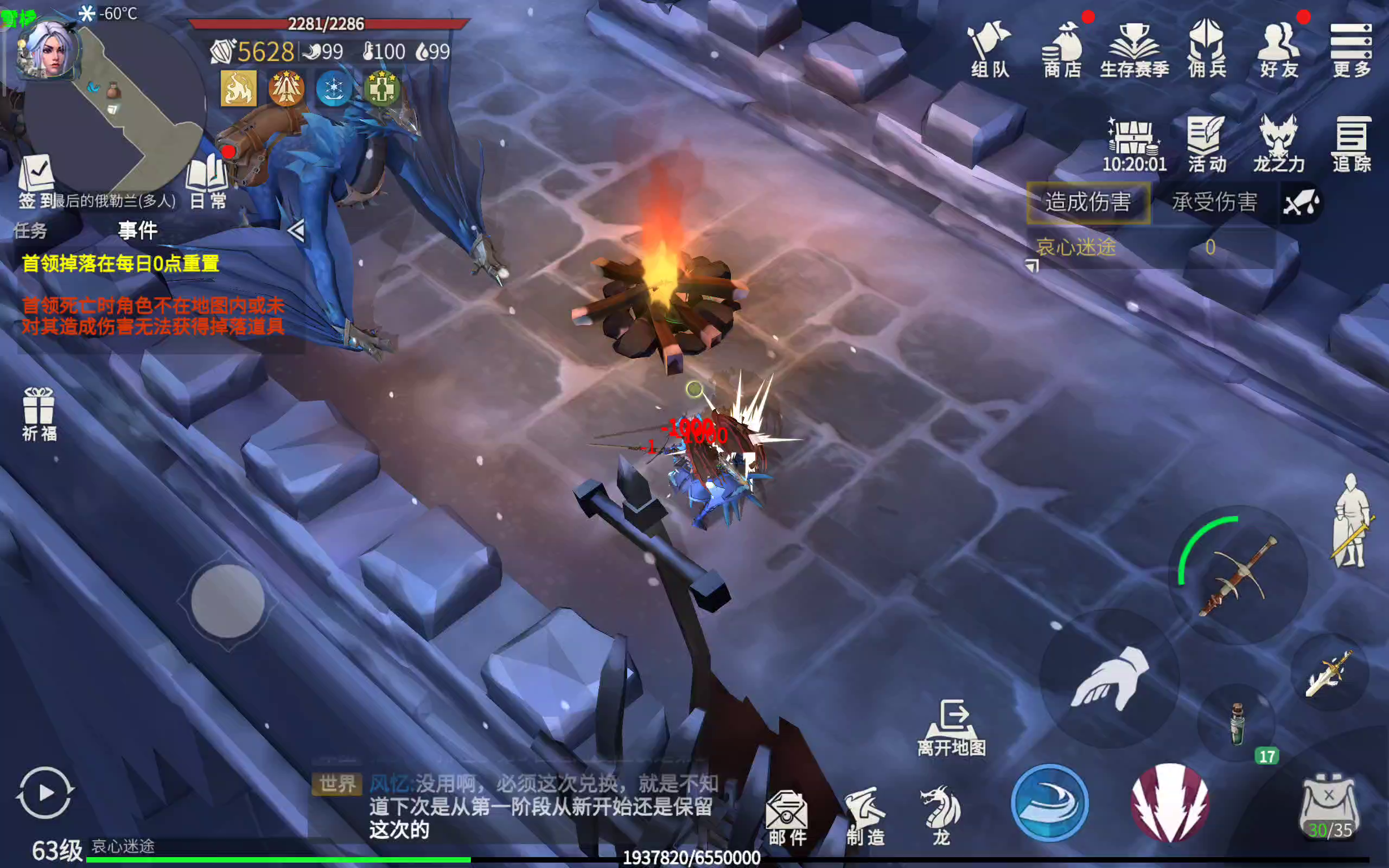Open the 龙之力 dragon power menu
The width and height of the screenshot is (1389, 868).
1279,145
